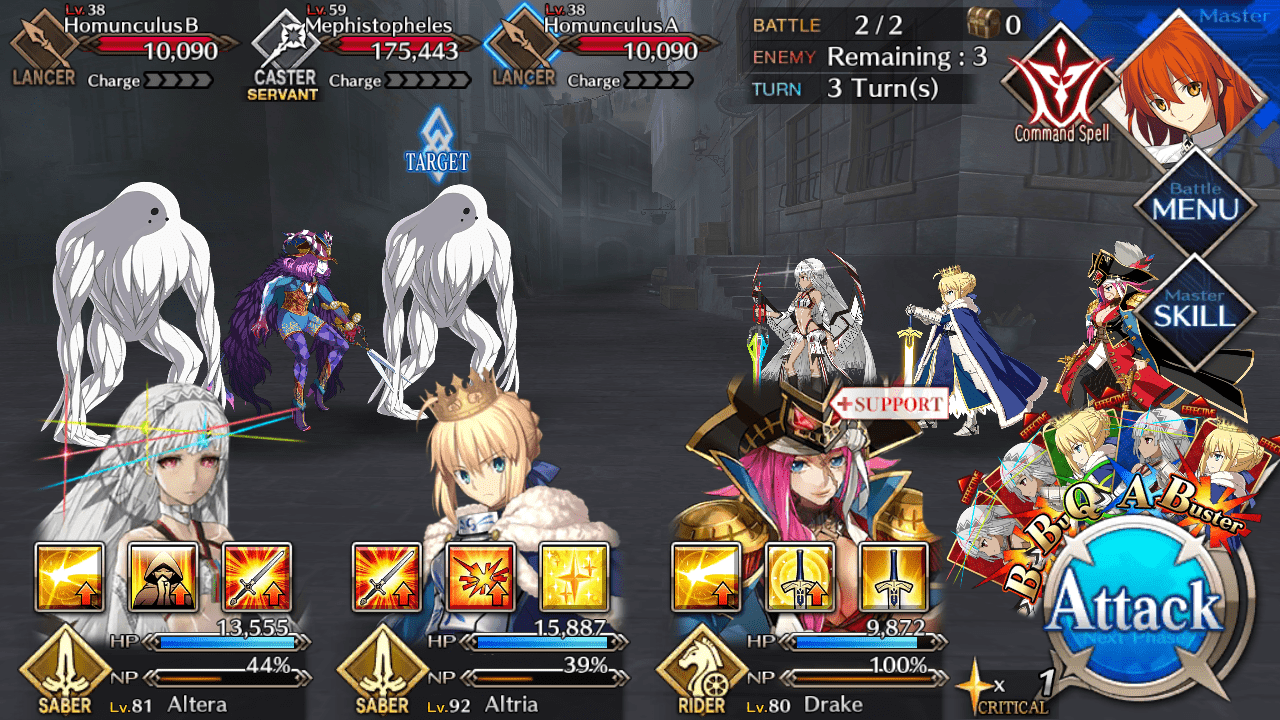The image size is (1280, 720).
Task: Activate Altera's first skill with the light beam
Action: tap(70, 577)
